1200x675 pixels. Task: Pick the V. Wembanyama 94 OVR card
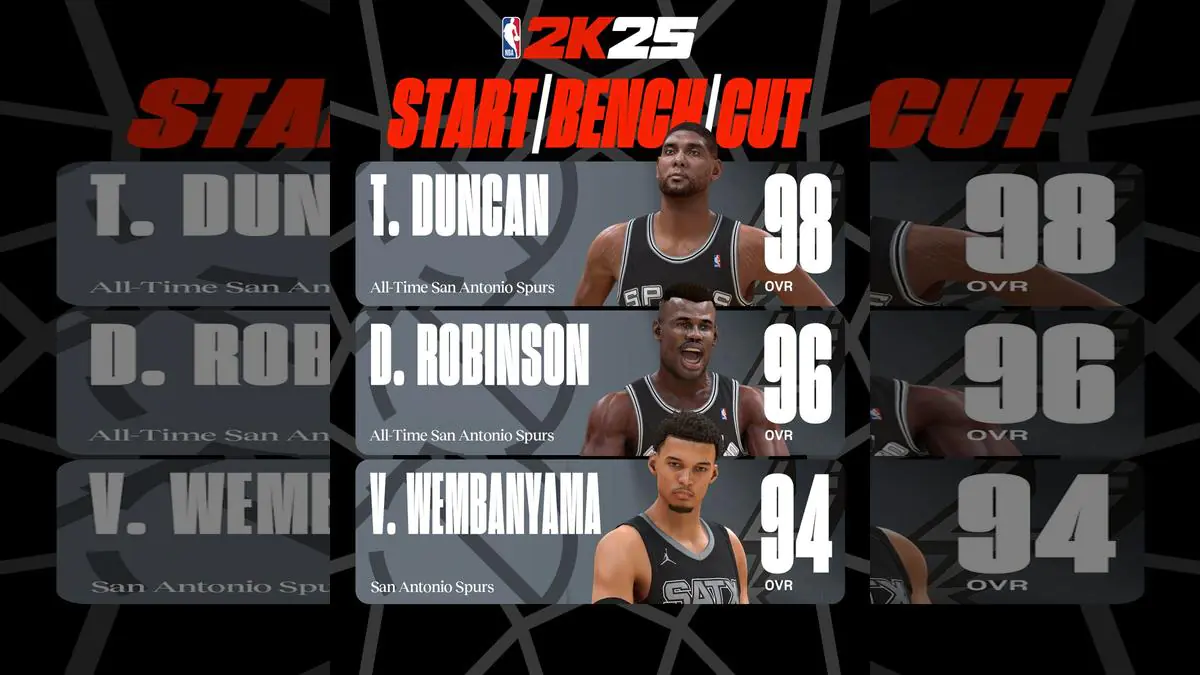598,532
